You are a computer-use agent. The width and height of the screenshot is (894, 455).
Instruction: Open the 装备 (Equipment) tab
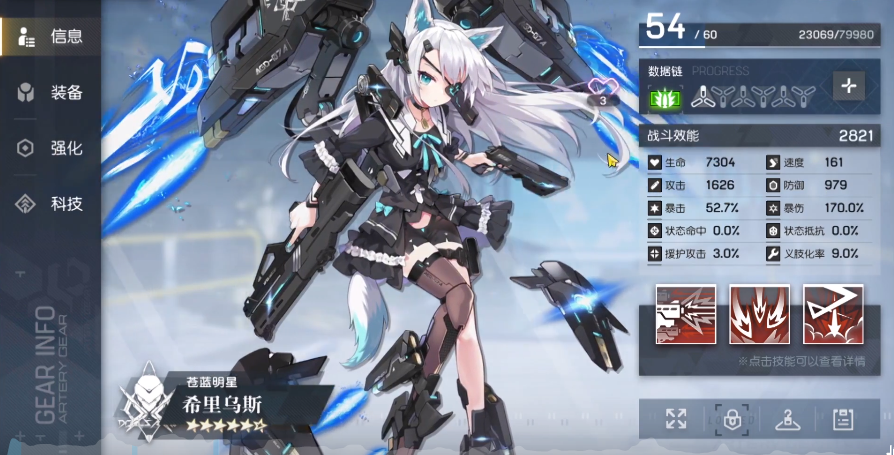tap(52, 93)
